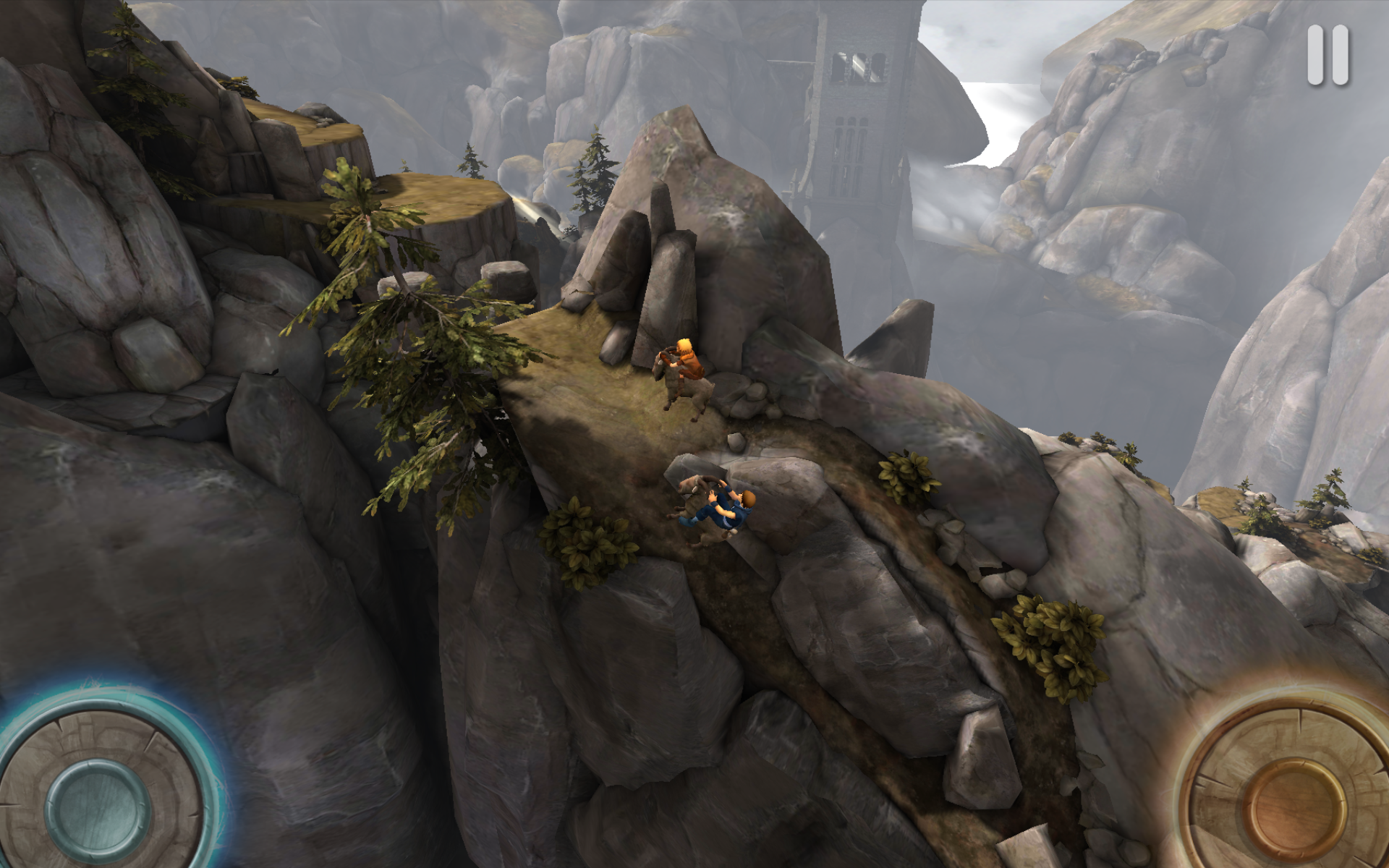Viewport: 1389px width, 868px height.
Task: Tap the orange virtual joystick
Action: 1296,804
